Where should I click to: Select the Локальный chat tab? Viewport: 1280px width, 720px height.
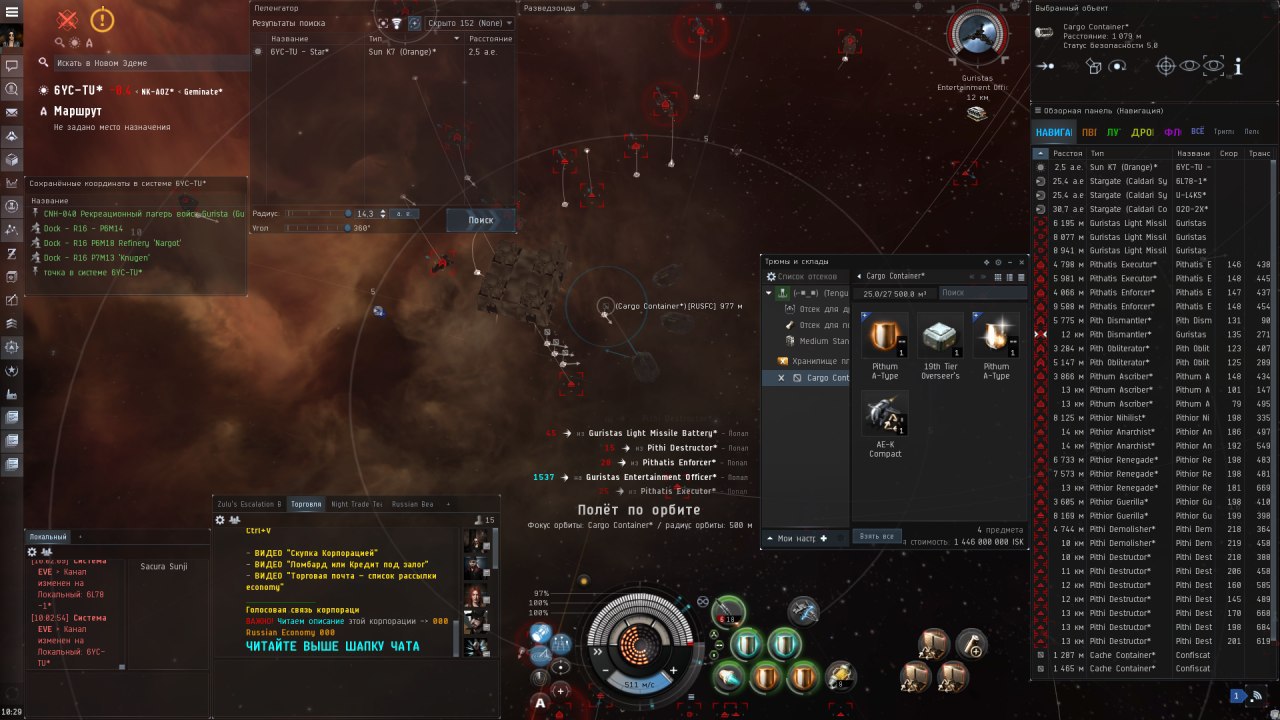click(48, 537)
